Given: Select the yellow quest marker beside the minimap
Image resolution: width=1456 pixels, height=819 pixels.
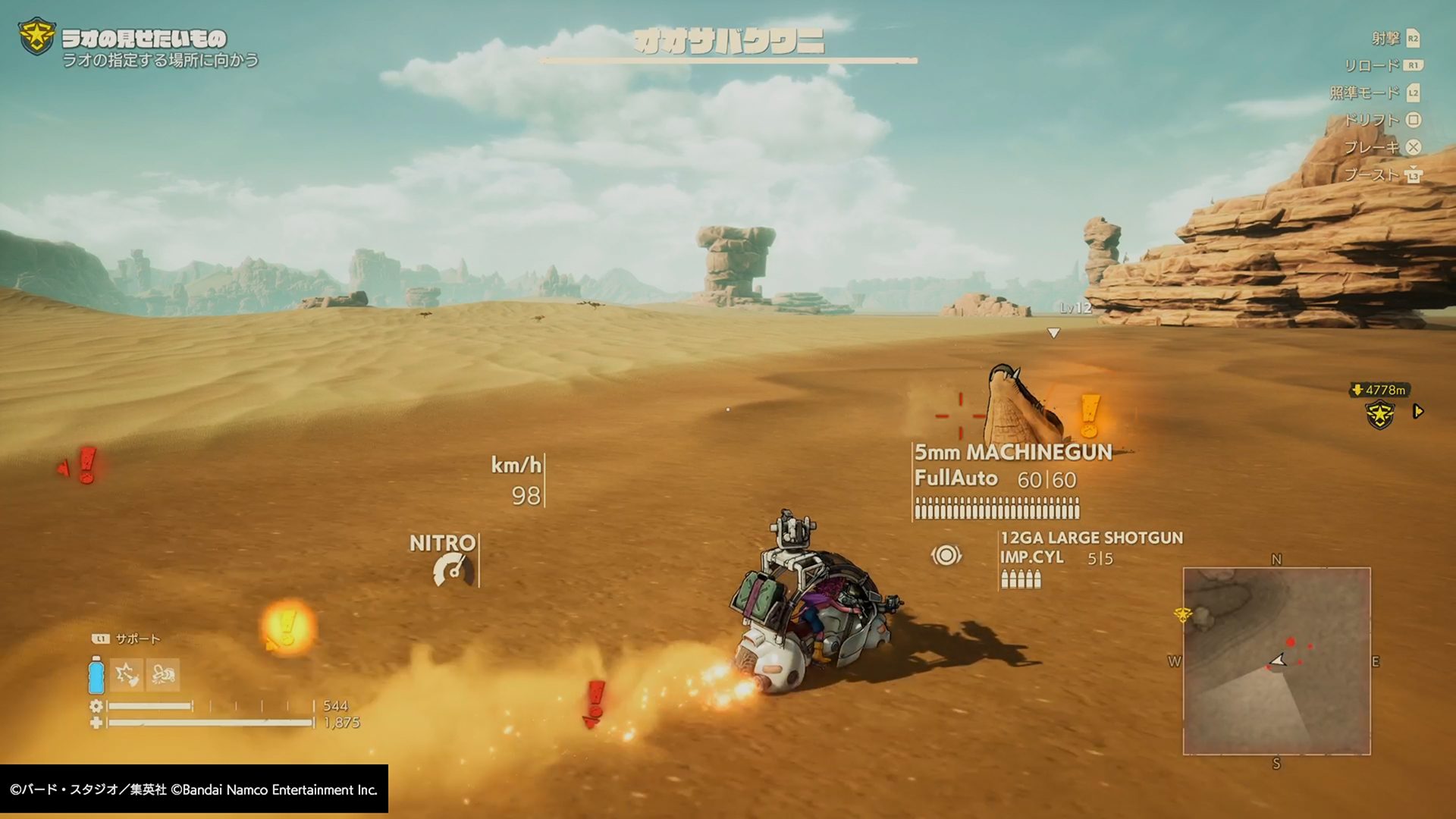Looking at the screenshot, I should [1182, 613].
